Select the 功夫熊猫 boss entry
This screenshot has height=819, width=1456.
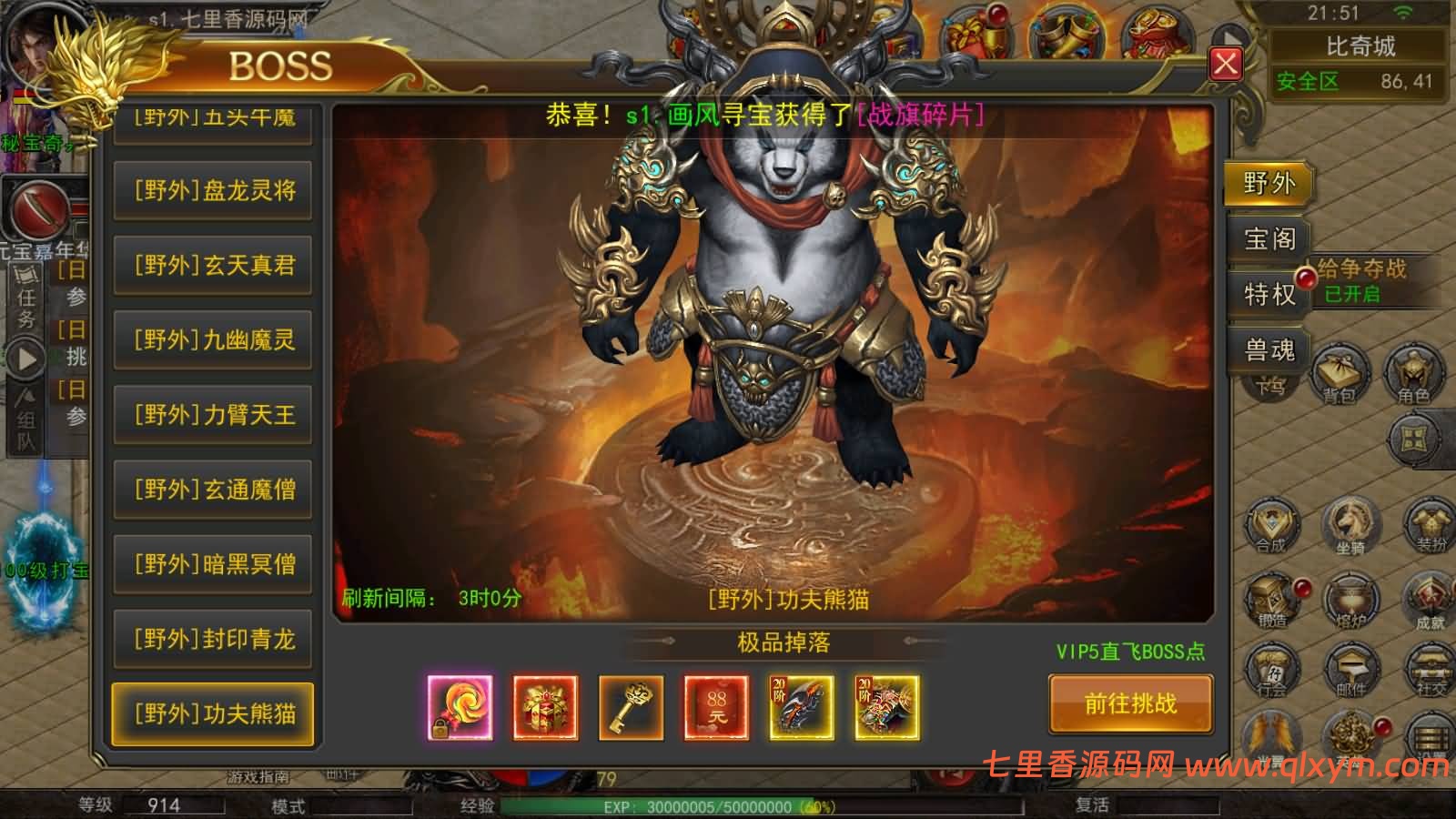pyautogui.click(x=213, y=713)
